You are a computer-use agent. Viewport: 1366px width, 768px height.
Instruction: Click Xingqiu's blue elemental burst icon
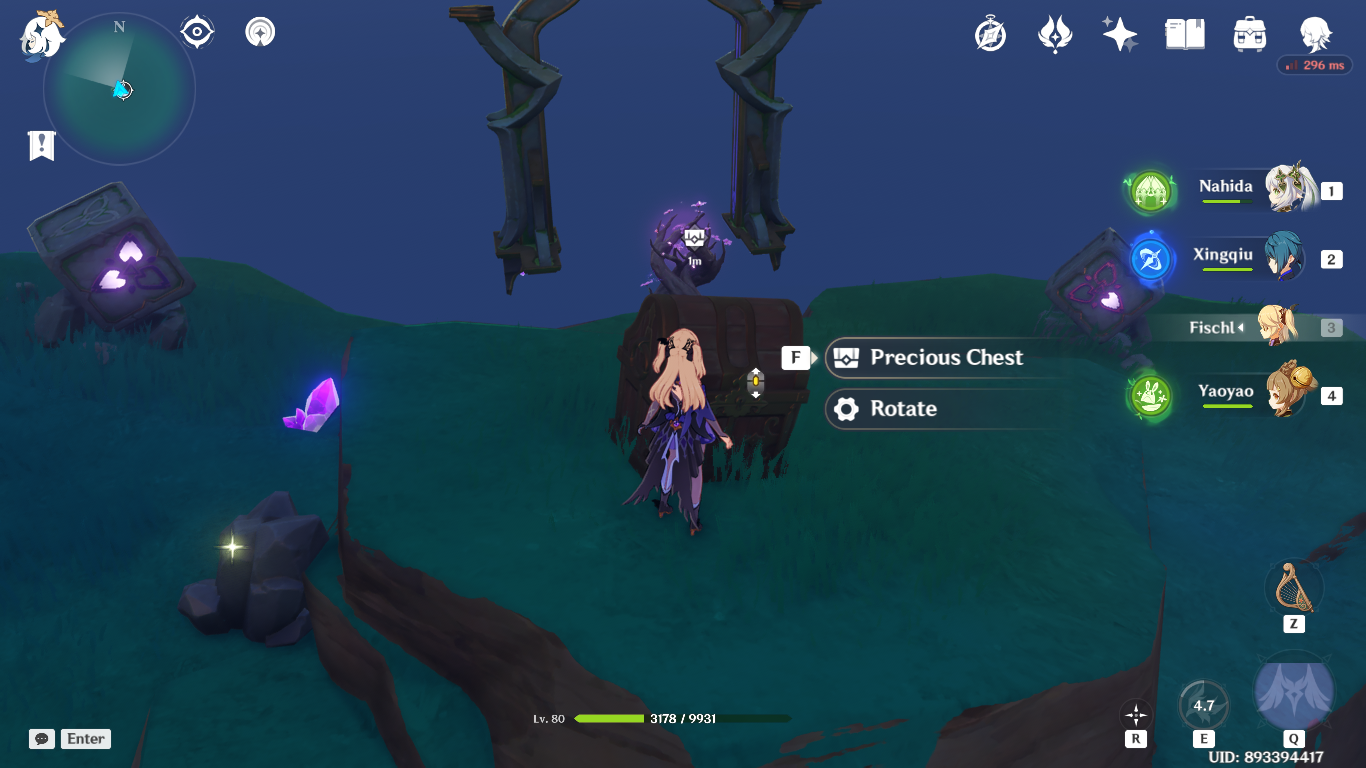tap(1150, 259)
